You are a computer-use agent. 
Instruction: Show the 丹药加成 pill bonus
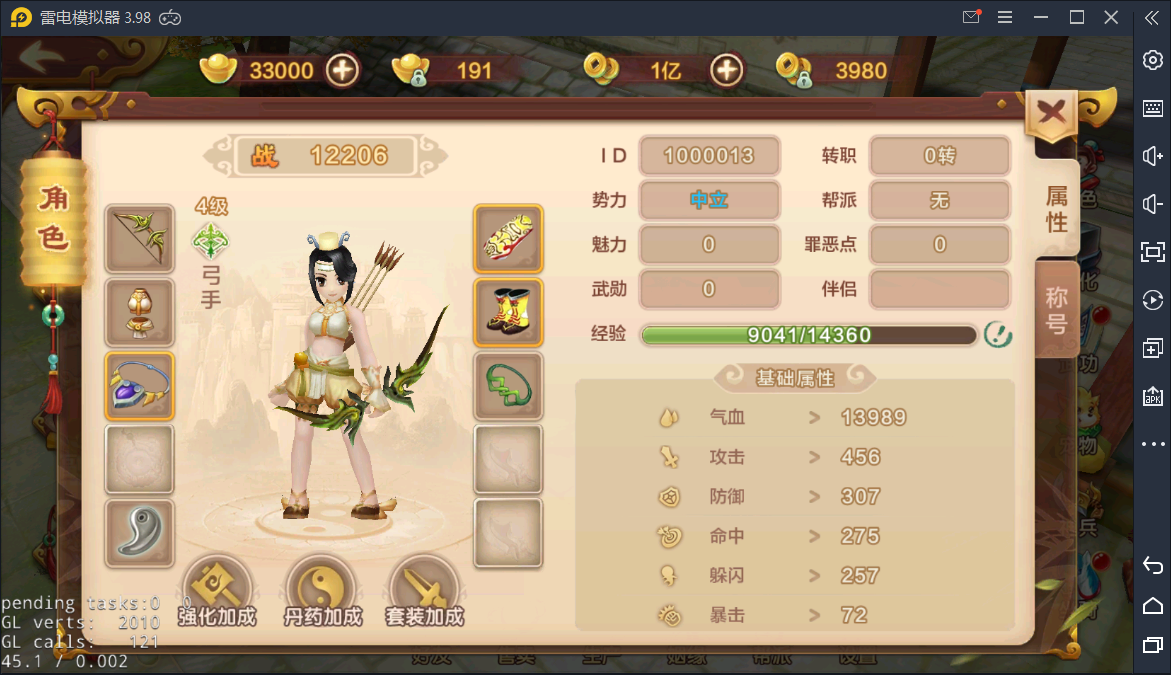[322, 592]
